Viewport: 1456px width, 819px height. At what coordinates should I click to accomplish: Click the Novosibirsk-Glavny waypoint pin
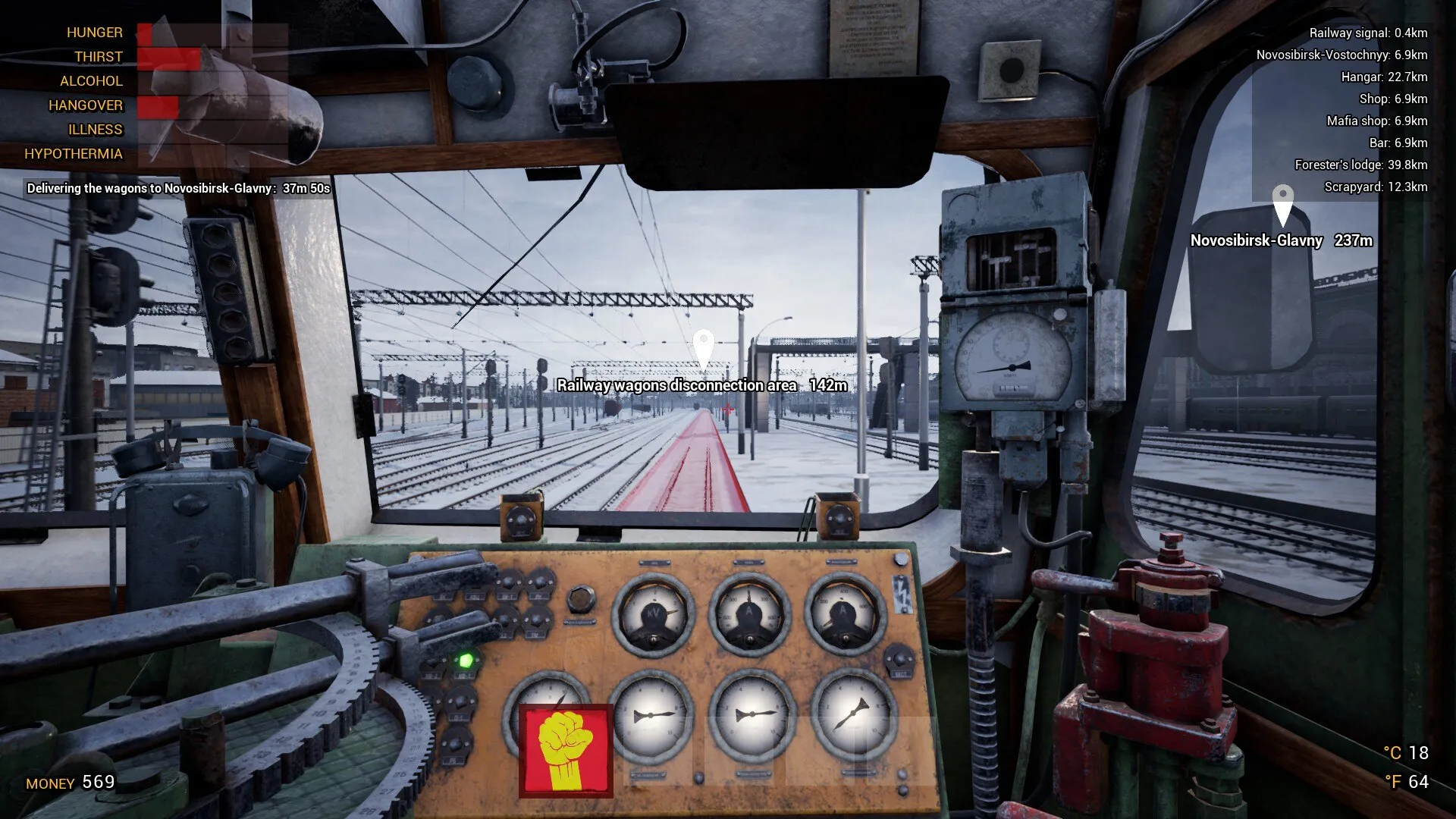[x=1282, y=205]
